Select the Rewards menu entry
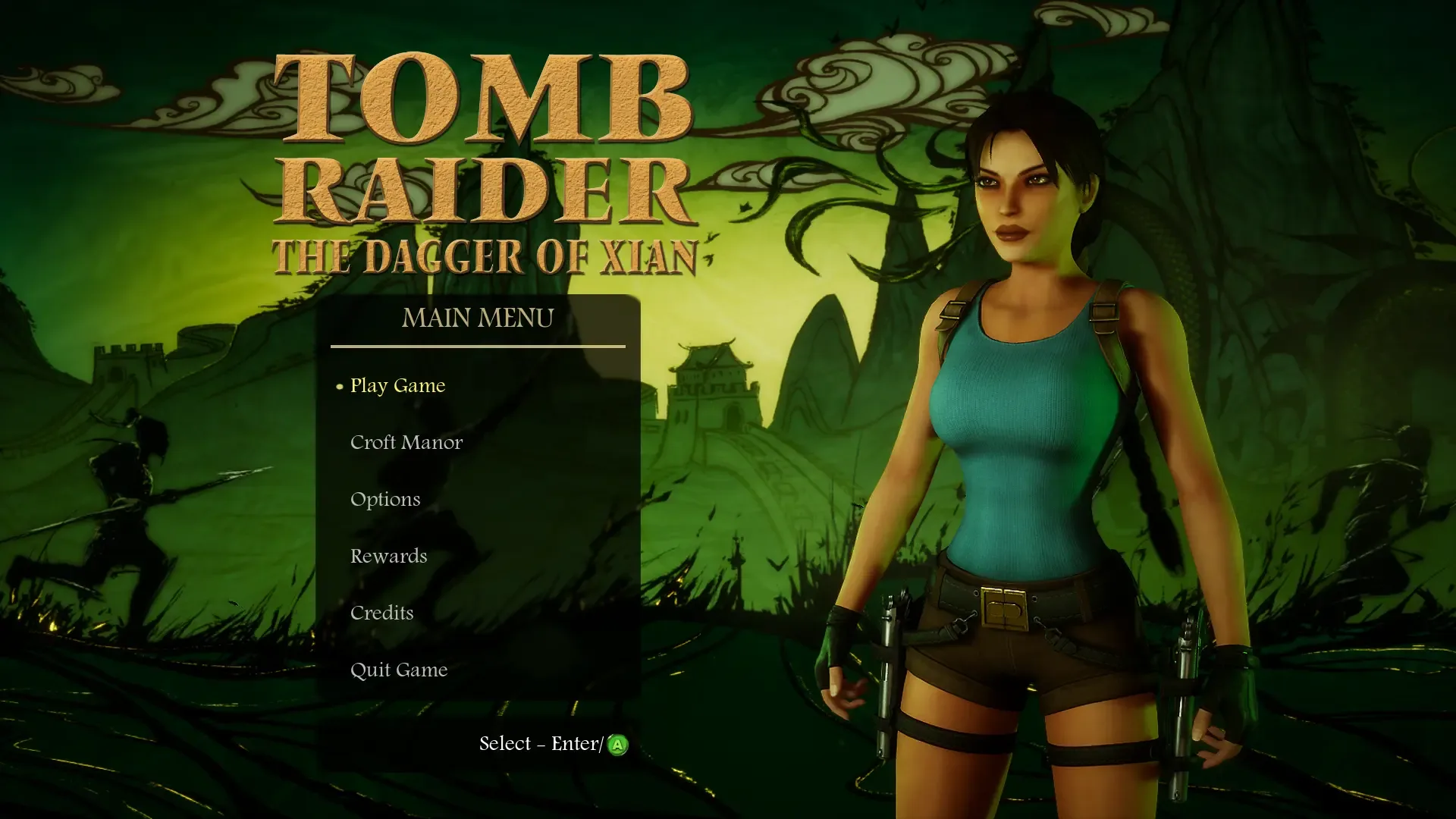The image size is (1456, 819). (388, 556)
